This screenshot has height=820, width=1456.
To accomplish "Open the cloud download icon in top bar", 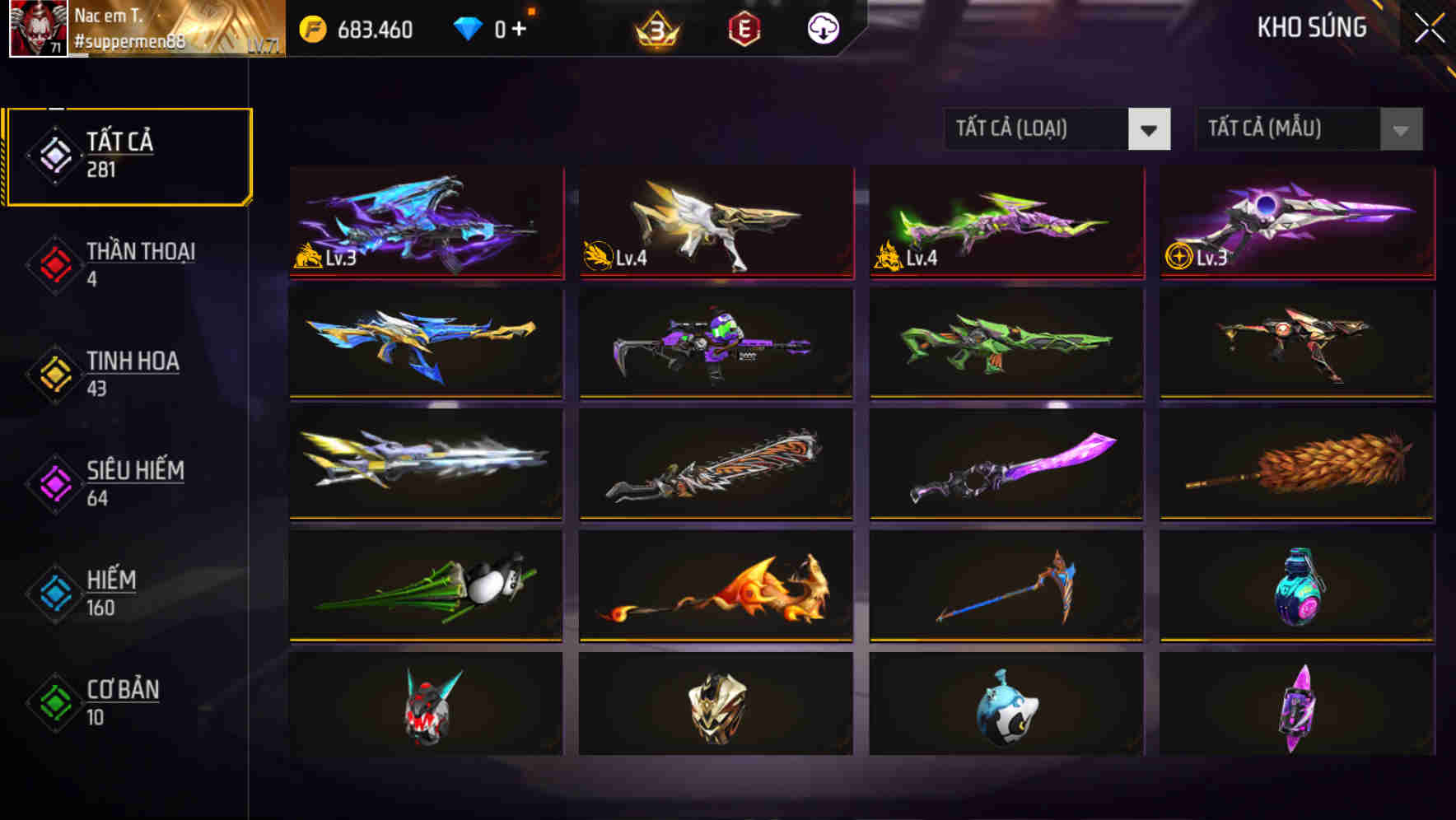I will coord(821,27).
